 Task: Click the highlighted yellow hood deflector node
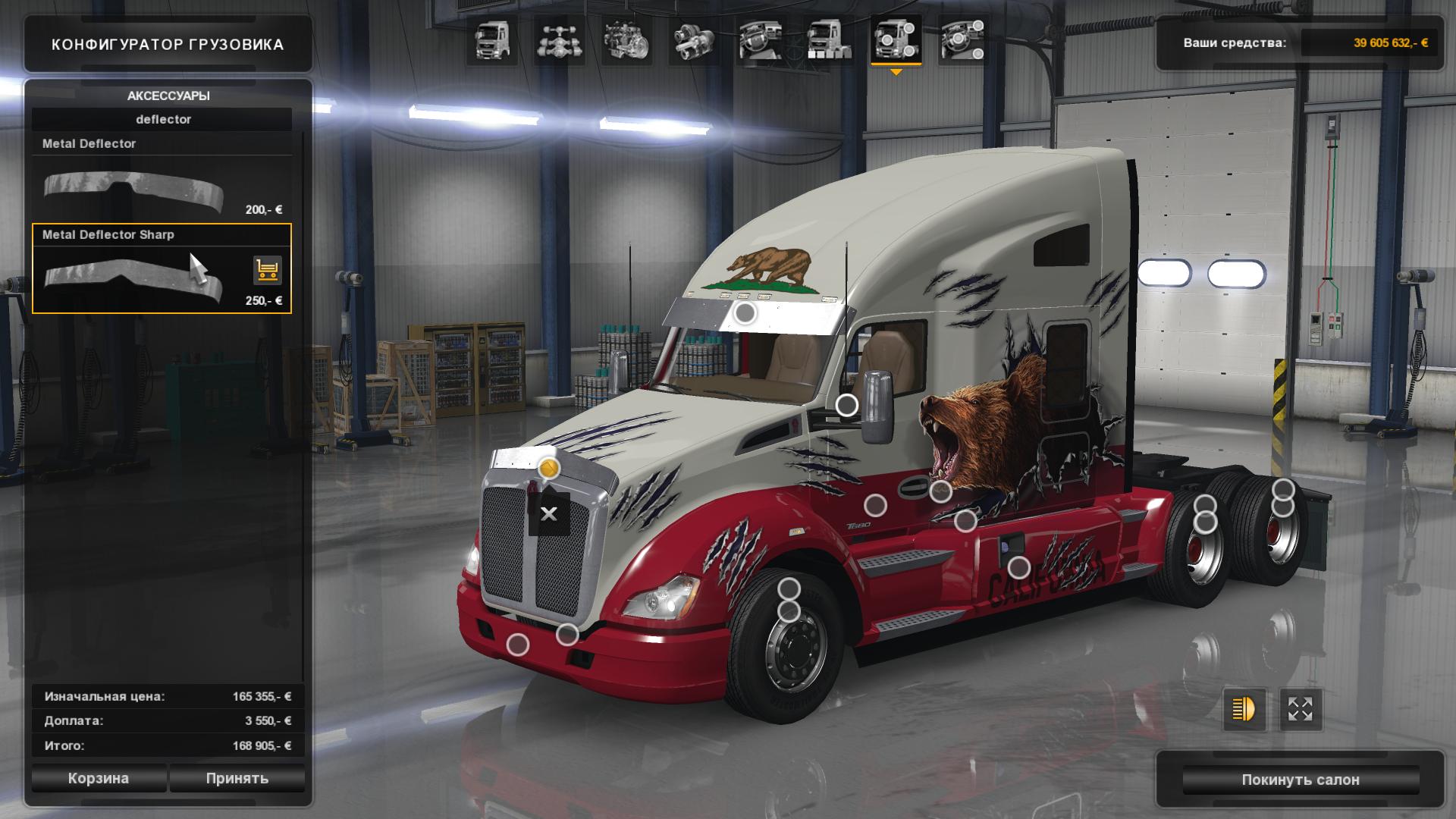tap(548, 469)
